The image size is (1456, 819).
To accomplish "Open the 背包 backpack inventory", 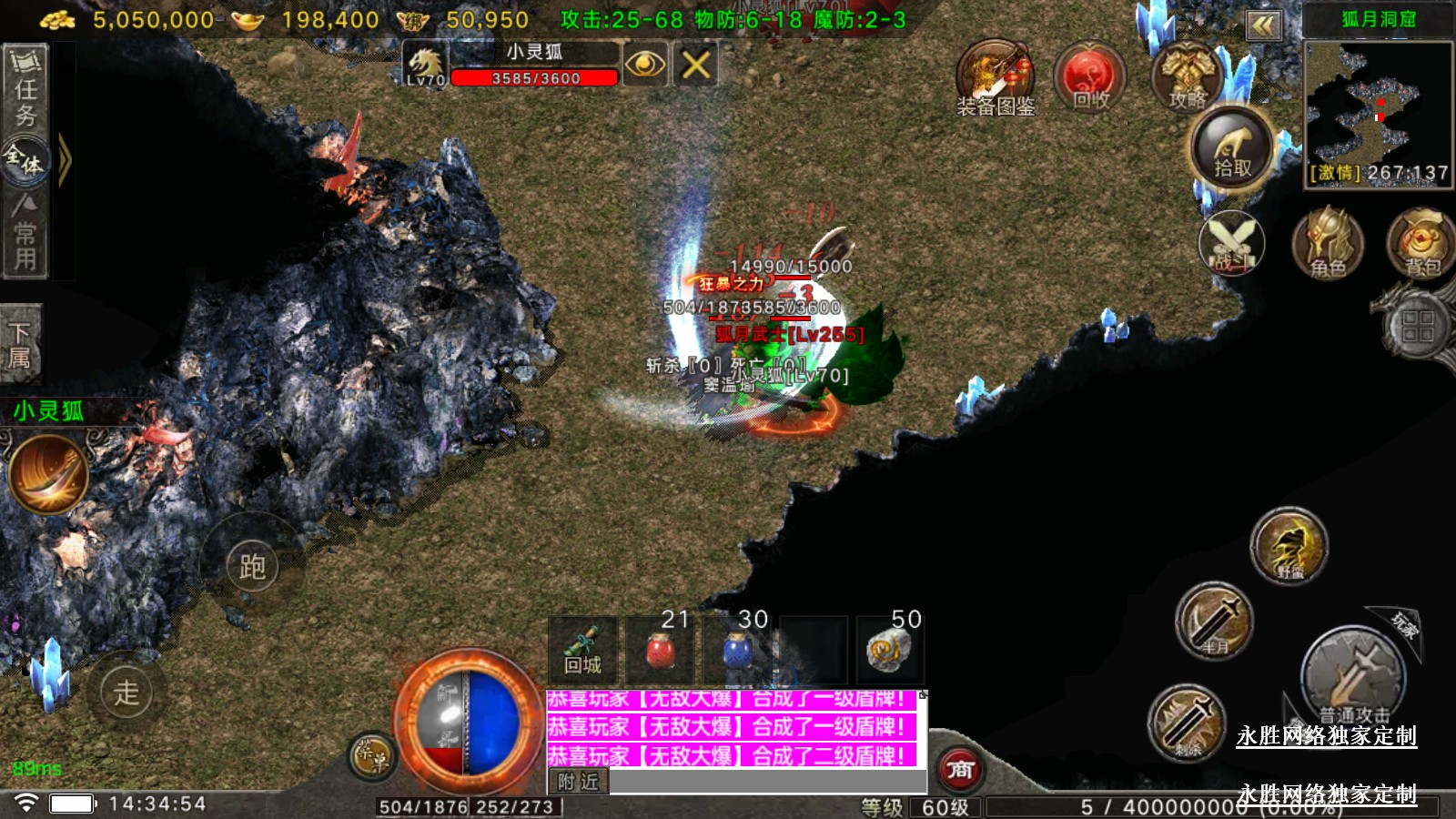I will 1421,244.
